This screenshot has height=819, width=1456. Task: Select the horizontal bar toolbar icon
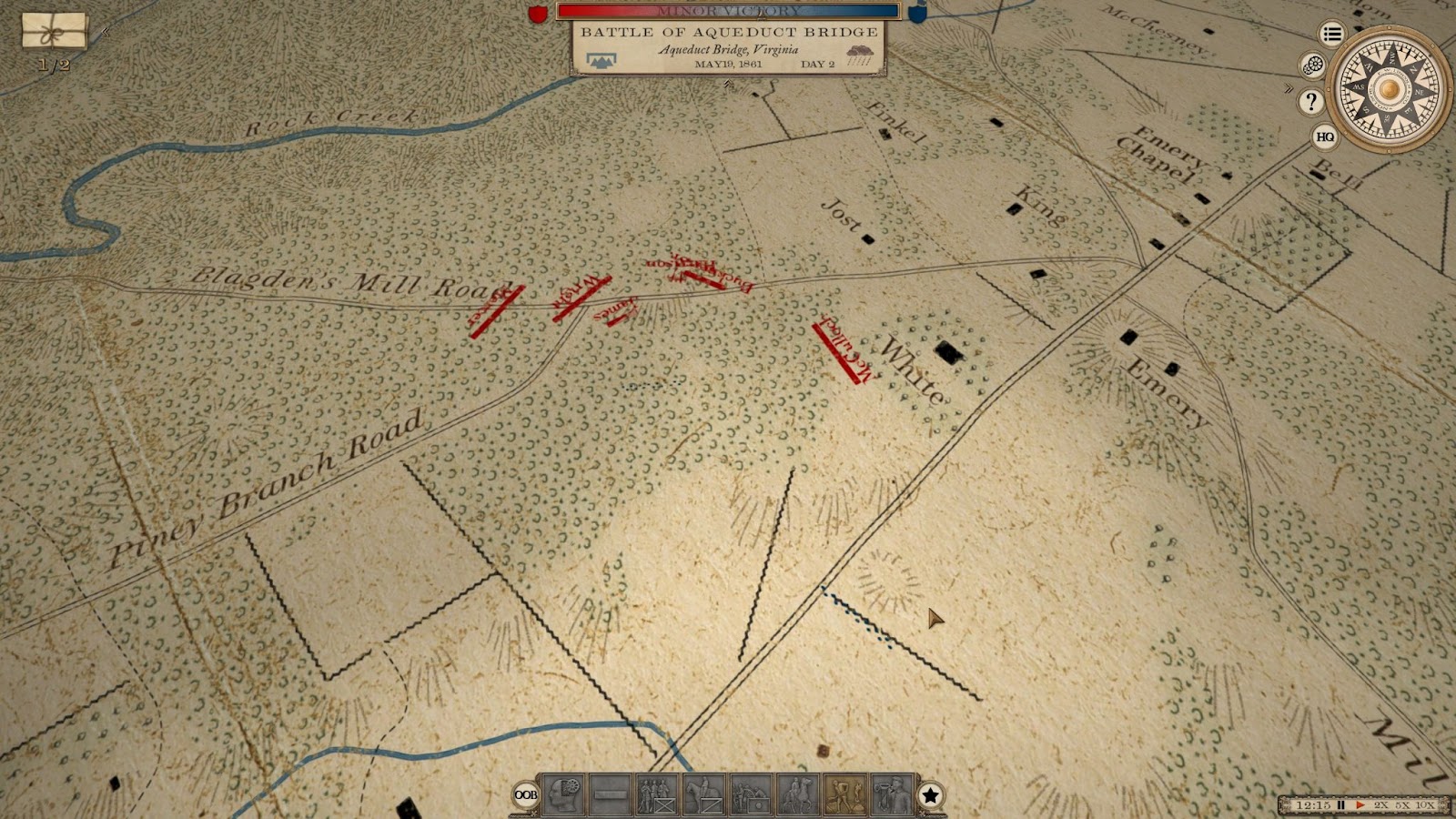[x=610, y=794]
